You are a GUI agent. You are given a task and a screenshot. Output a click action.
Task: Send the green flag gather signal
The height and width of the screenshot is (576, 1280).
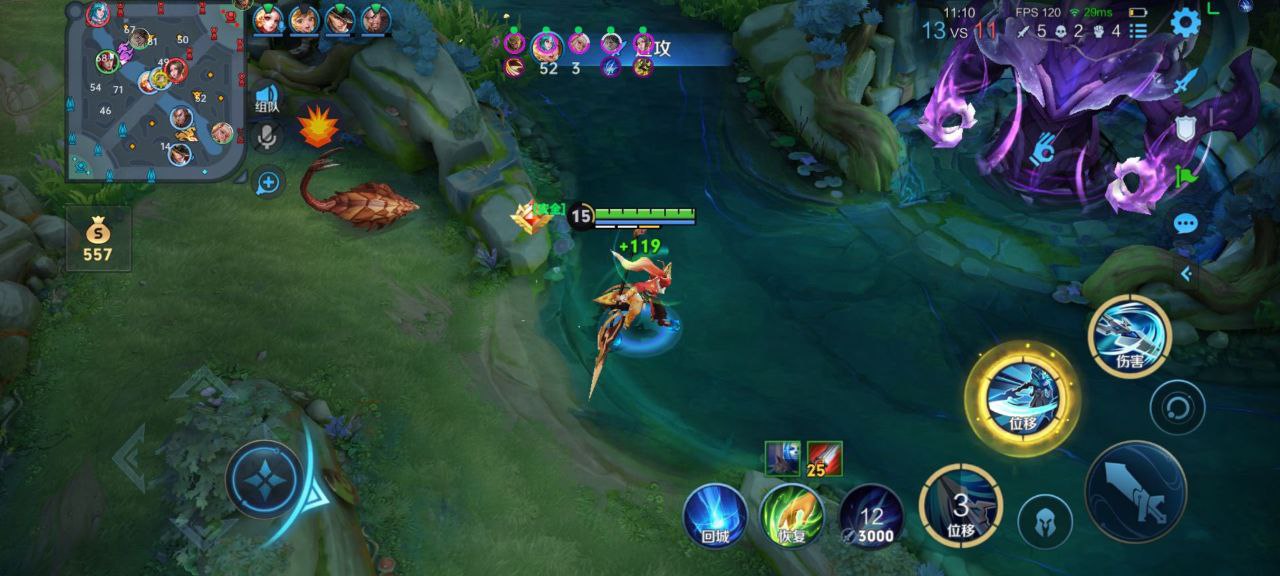pos(1186,174)
